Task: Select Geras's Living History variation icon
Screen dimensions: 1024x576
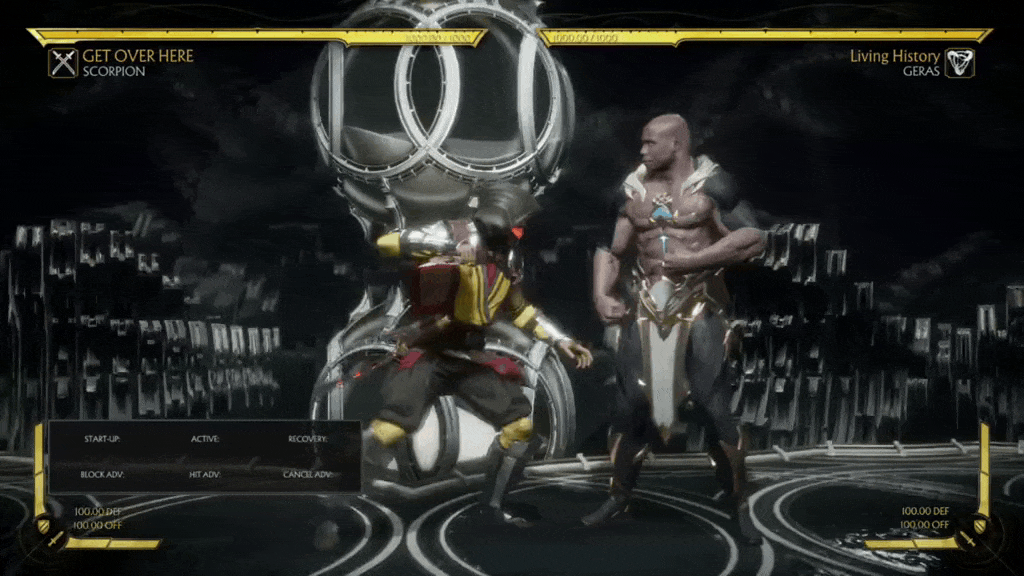Action: [x=959, y=64]
